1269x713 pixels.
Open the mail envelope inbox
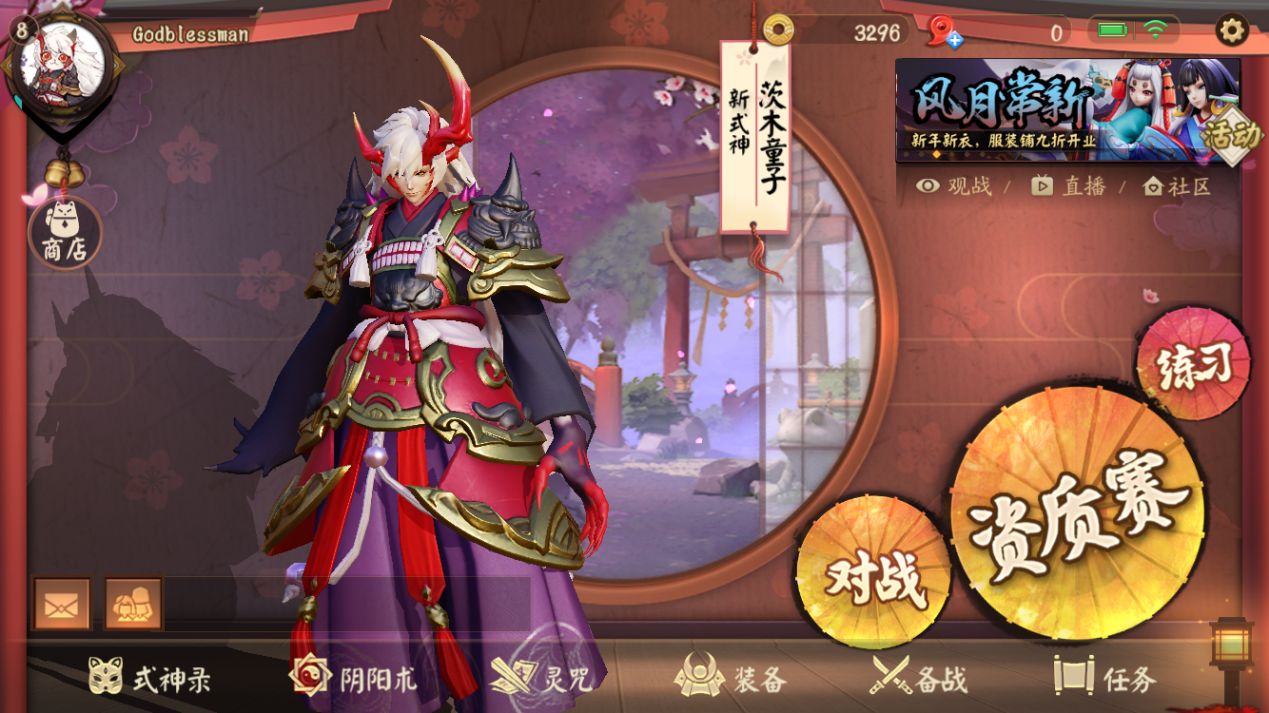61,604
